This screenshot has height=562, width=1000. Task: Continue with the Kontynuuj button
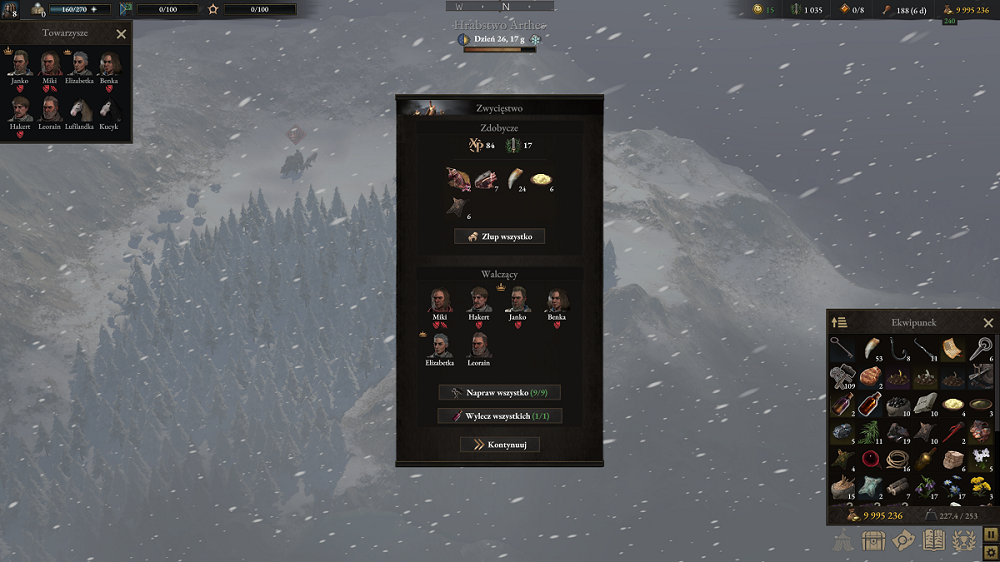pos(499,444)
